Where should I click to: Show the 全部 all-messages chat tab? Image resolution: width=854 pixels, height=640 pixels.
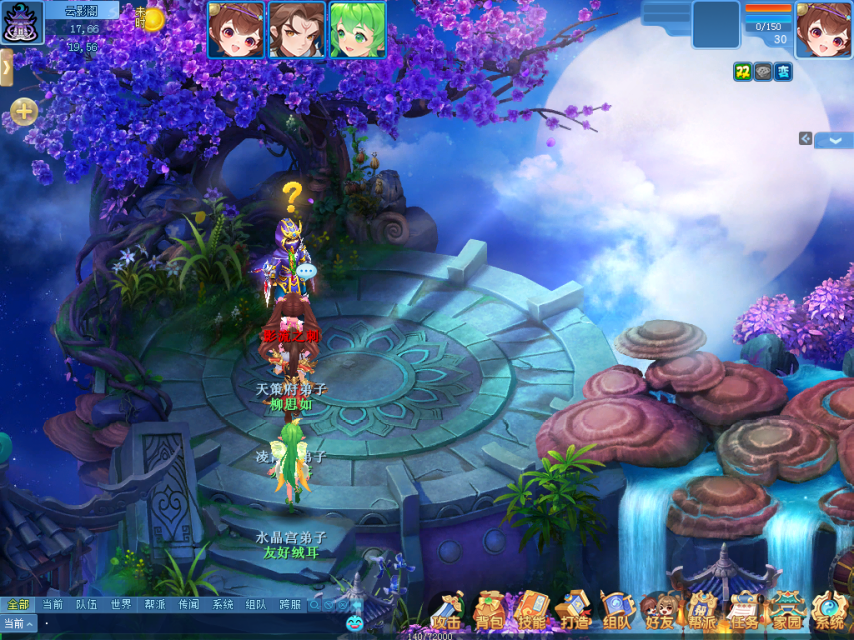click(18, 604)
